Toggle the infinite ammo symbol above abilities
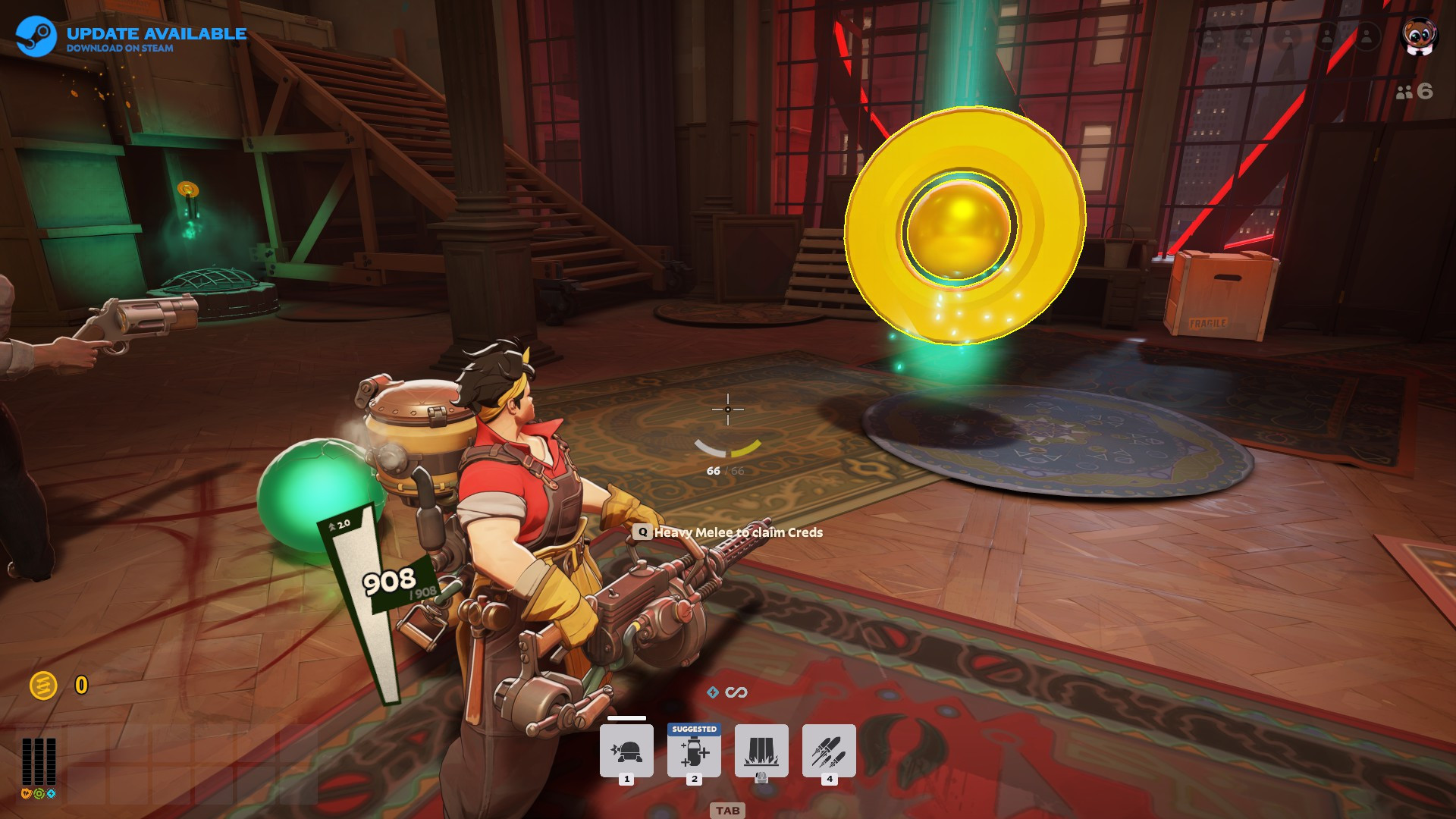 [x=736, y=692]
